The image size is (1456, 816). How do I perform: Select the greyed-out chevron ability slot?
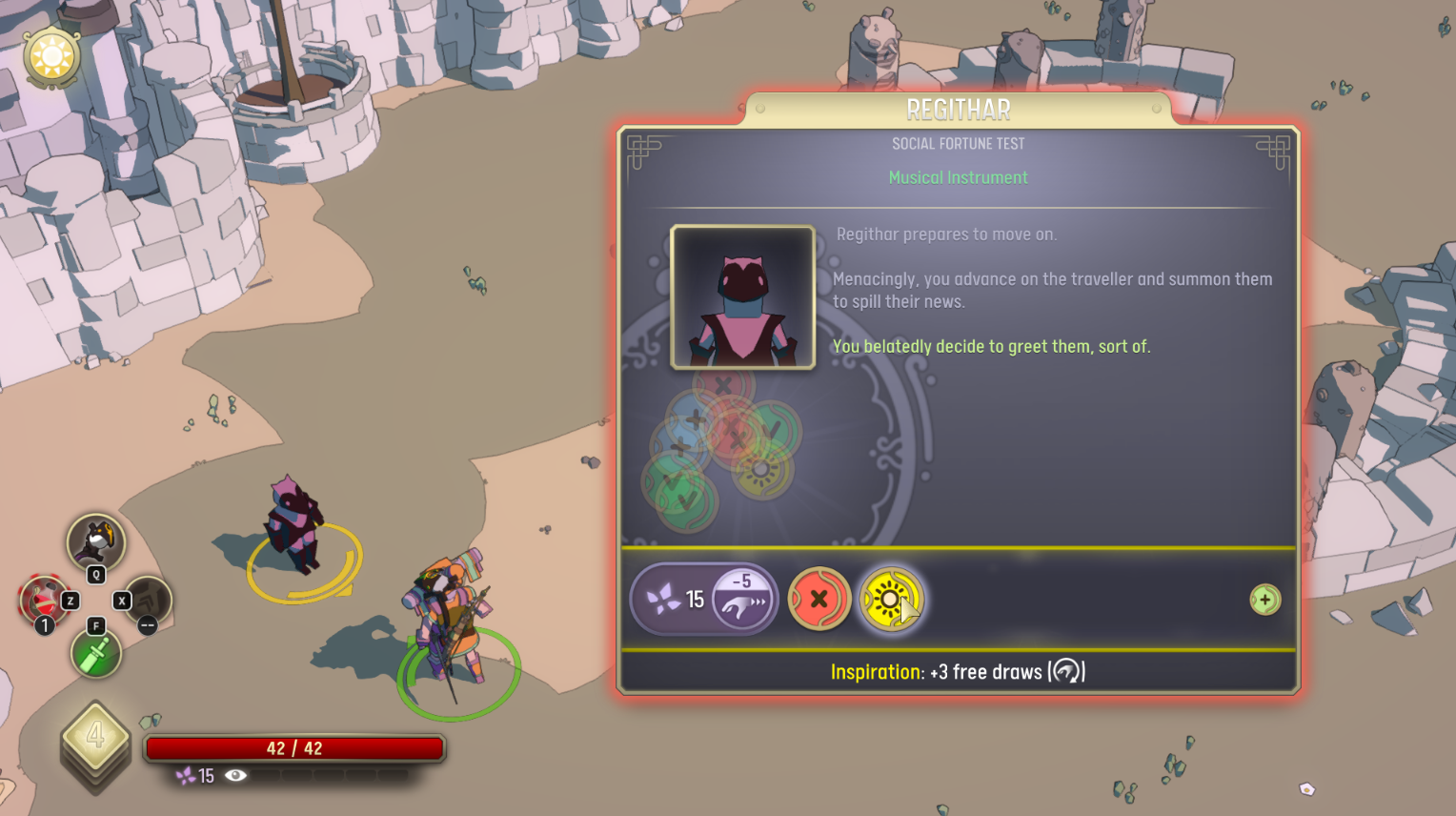click(x=149, y=601)
